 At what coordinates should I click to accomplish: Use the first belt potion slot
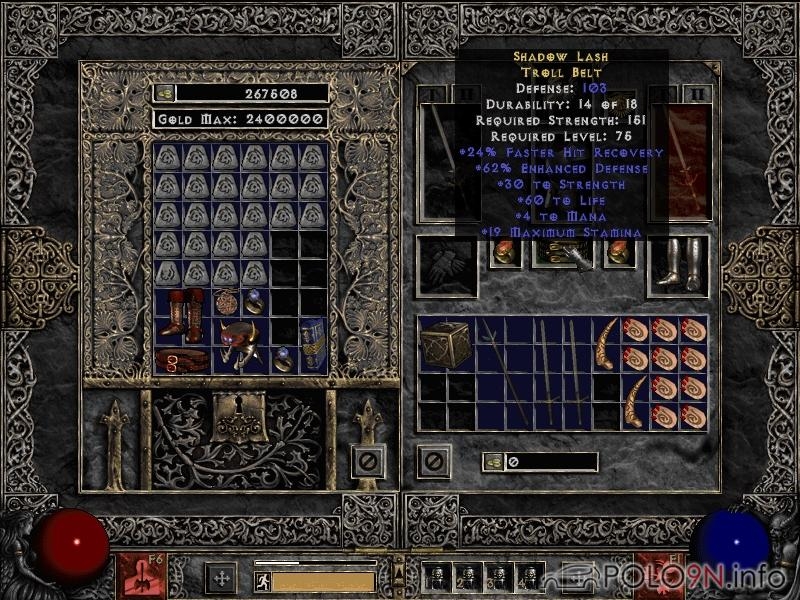(437, 577)
